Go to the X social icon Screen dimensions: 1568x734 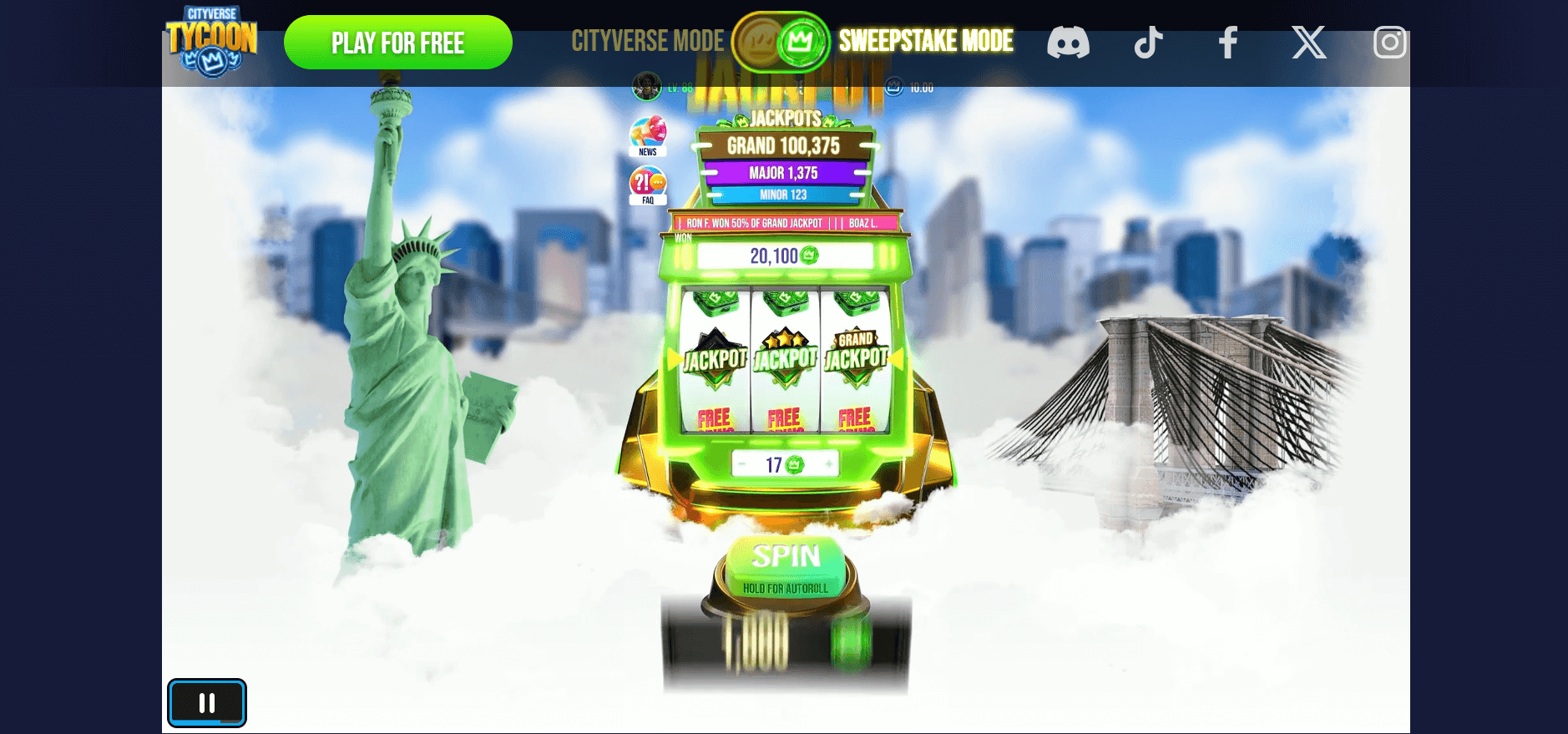tap(1308, 42)
